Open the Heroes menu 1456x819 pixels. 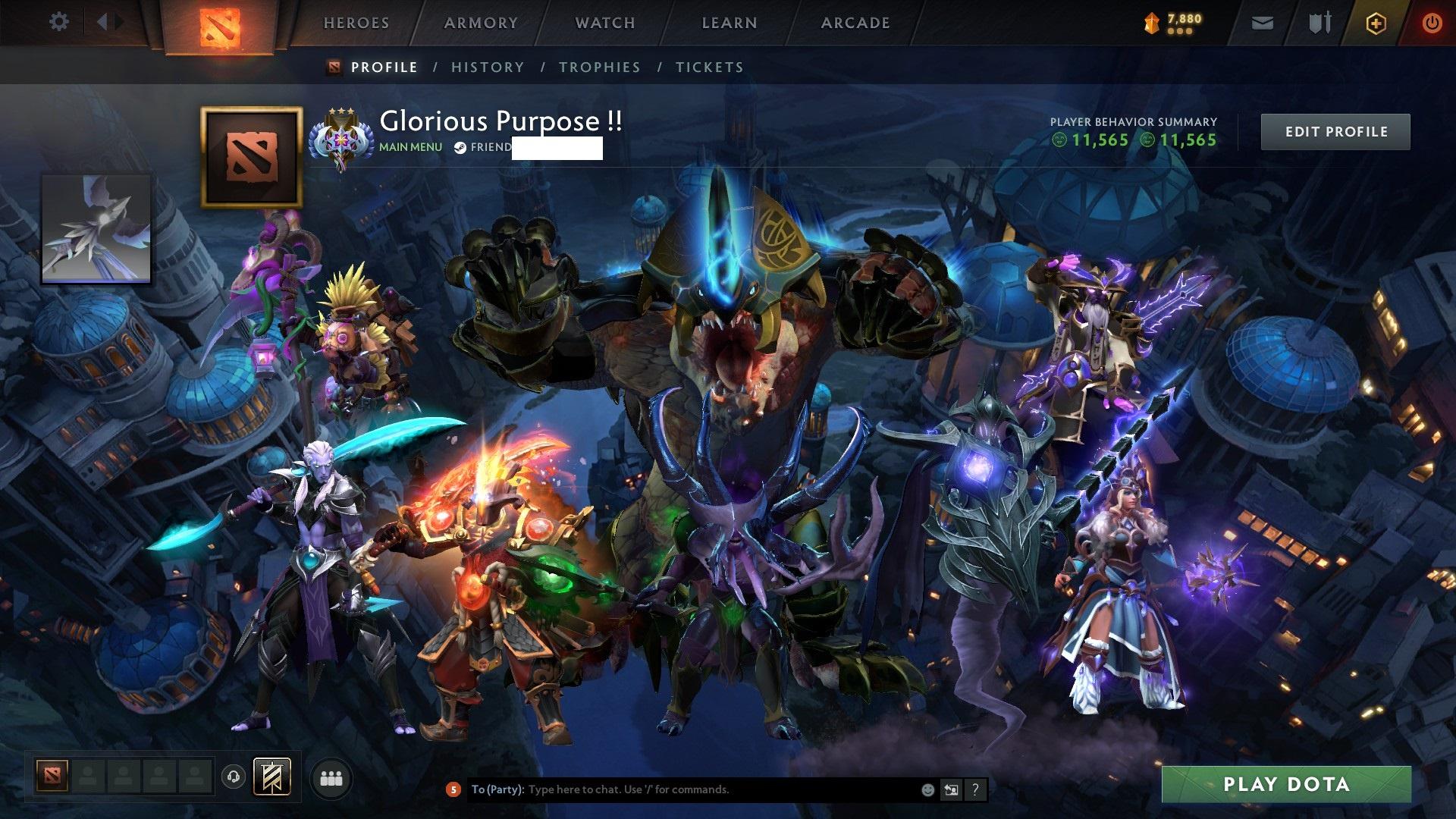[356, 23]
